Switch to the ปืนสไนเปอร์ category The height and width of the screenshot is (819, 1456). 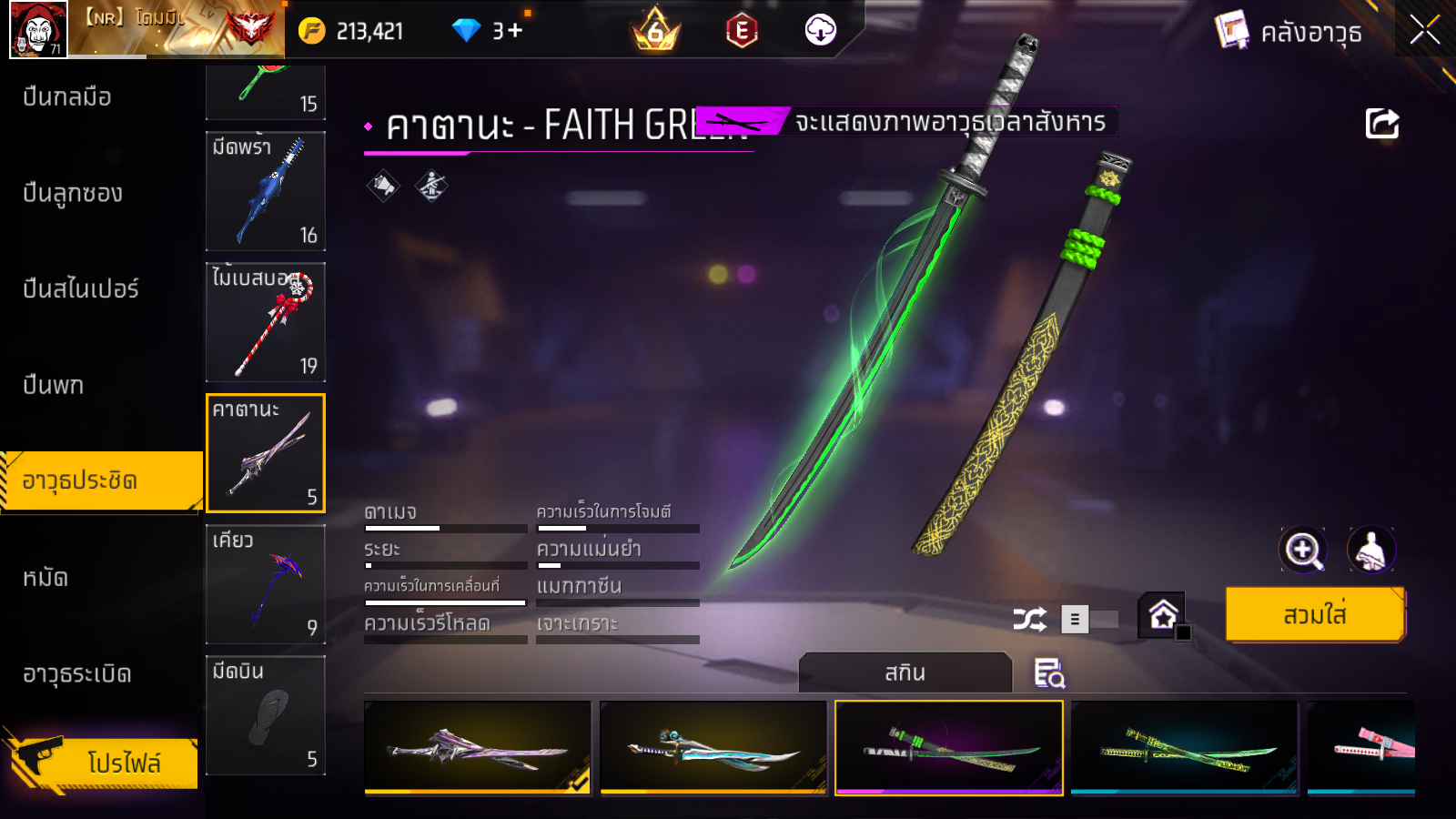click(81, 288)
